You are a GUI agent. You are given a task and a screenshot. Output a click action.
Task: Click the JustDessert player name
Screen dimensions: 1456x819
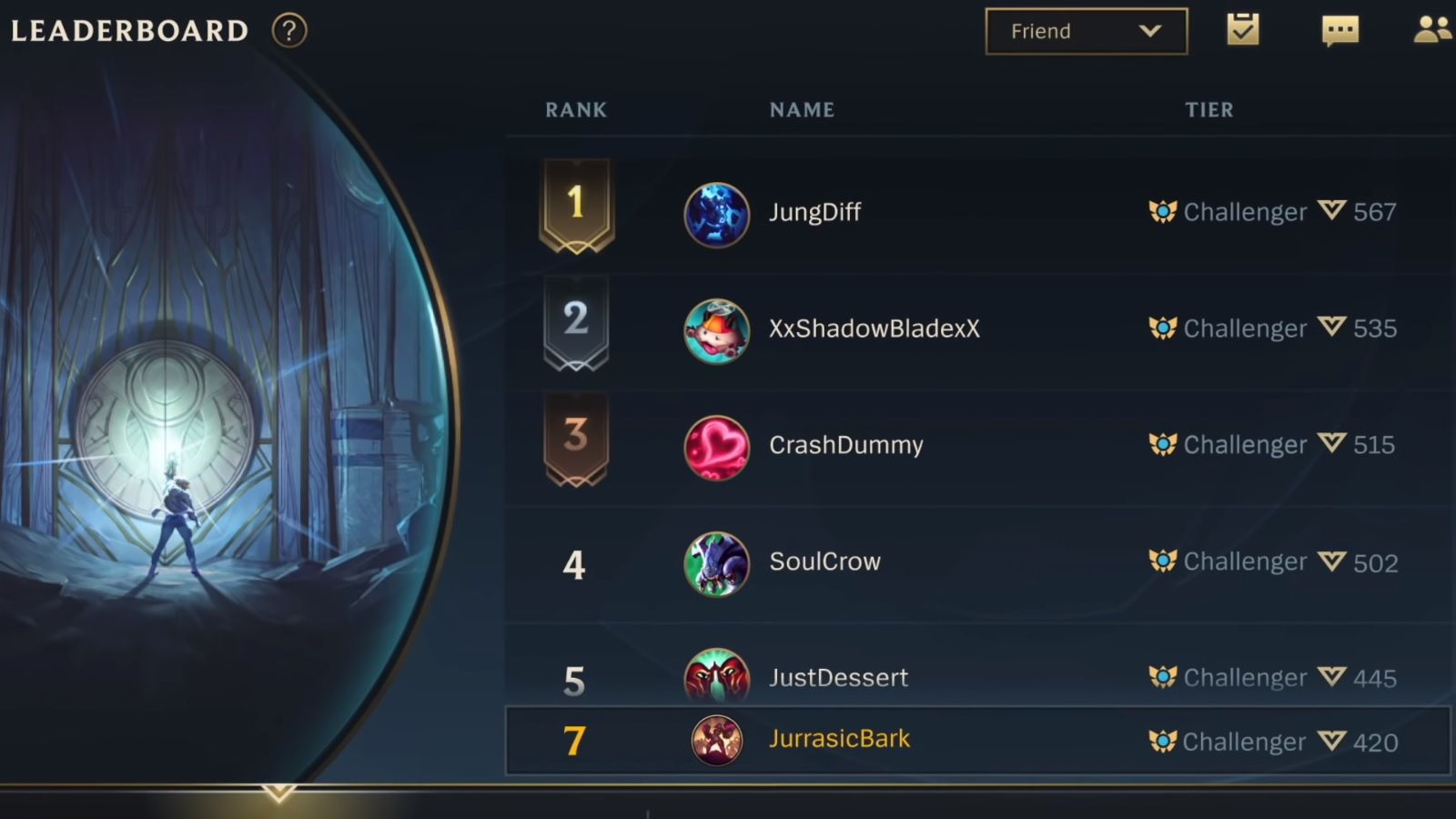[838, 677]
